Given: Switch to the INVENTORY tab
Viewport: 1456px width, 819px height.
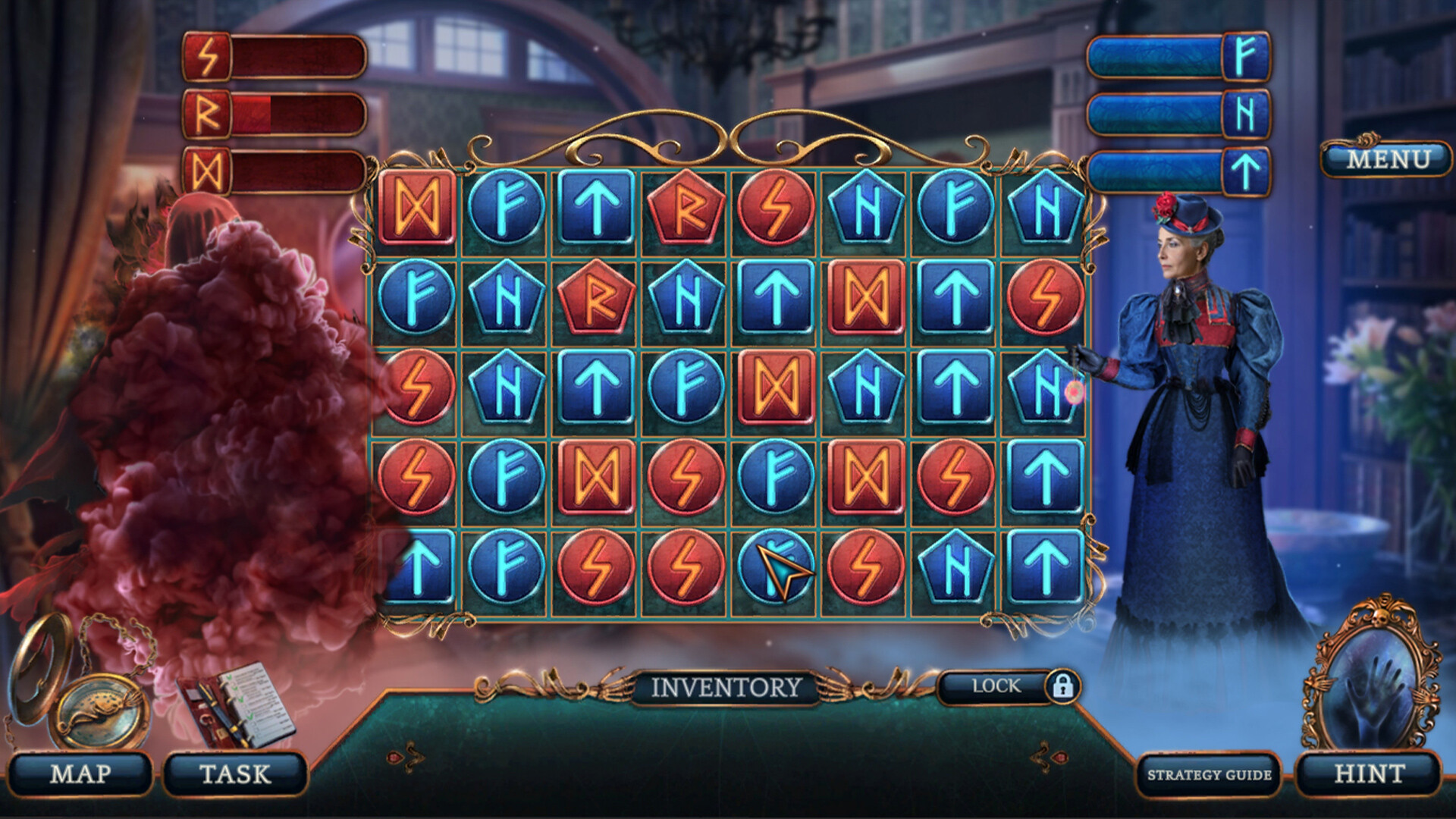Looking at the screenshot, I should pos(726,687).
